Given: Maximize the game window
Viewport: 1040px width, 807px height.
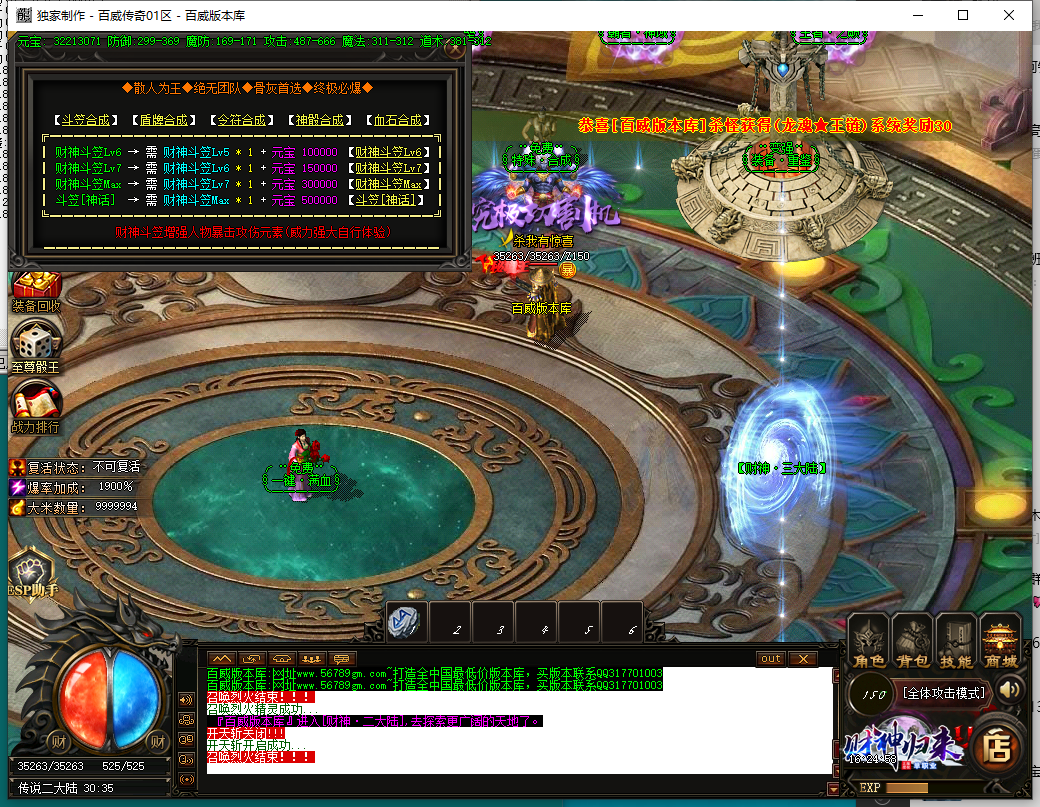Looking at the screenshot, I should click(963, 15).
